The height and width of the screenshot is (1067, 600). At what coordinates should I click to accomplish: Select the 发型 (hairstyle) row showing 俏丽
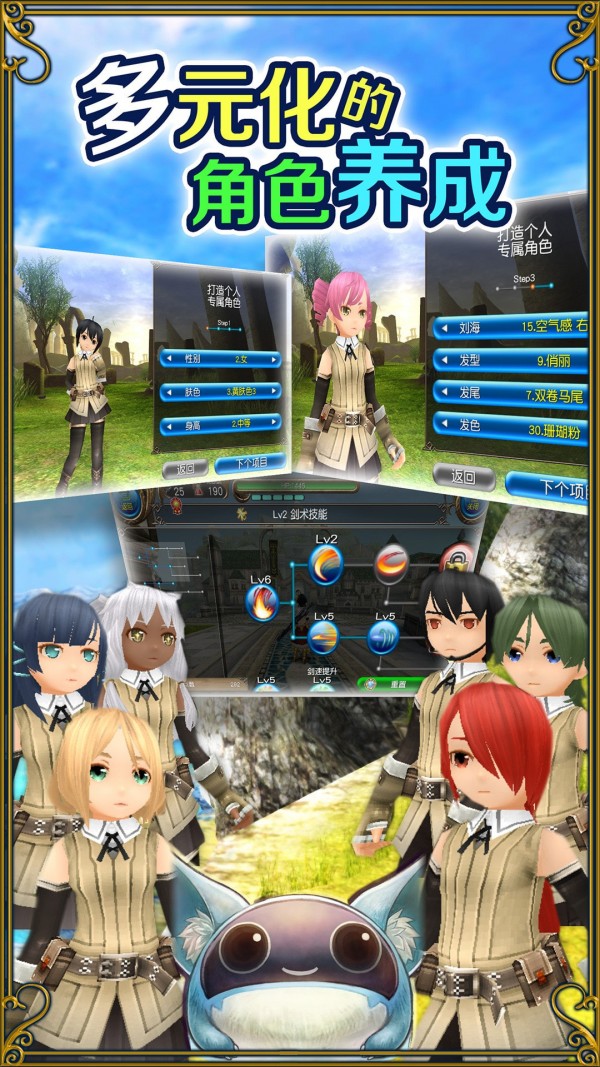510,359
